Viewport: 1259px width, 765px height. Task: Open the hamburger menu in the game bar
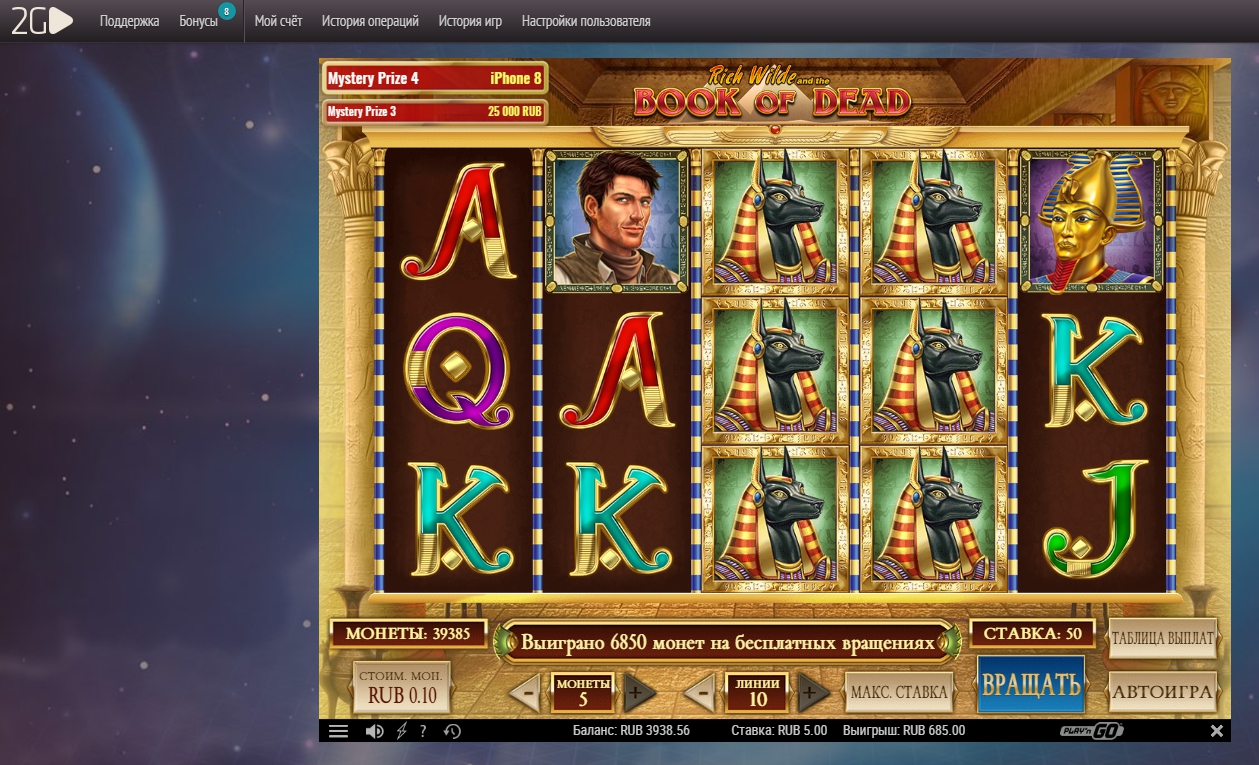(338, 731)
